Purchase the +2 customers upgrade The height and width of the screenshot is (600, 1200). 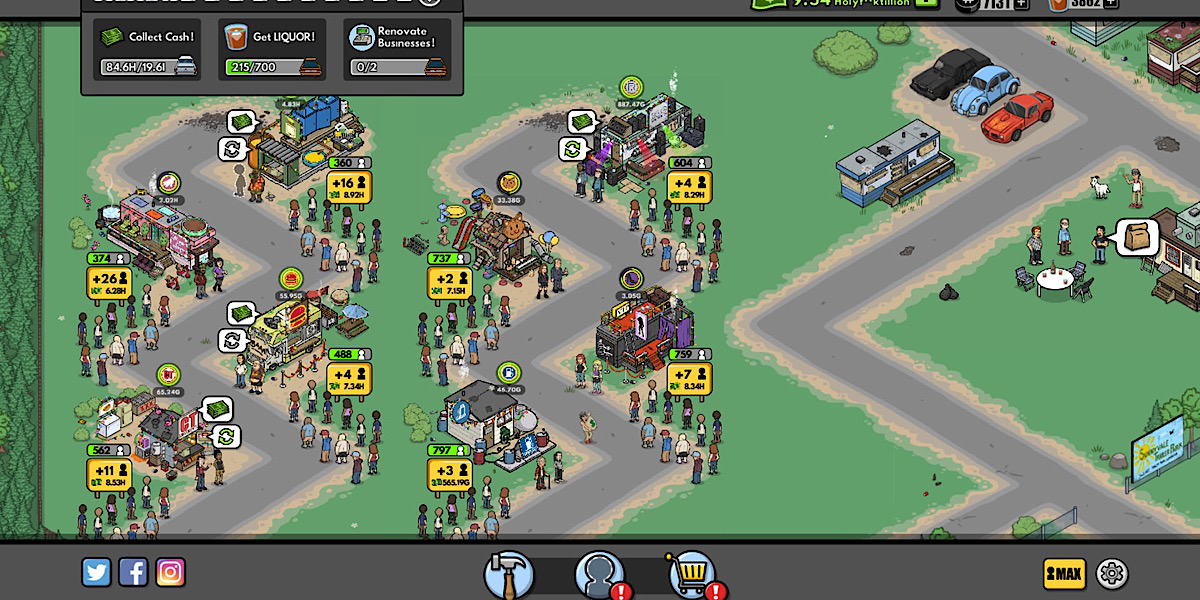(x=449, y=283)
